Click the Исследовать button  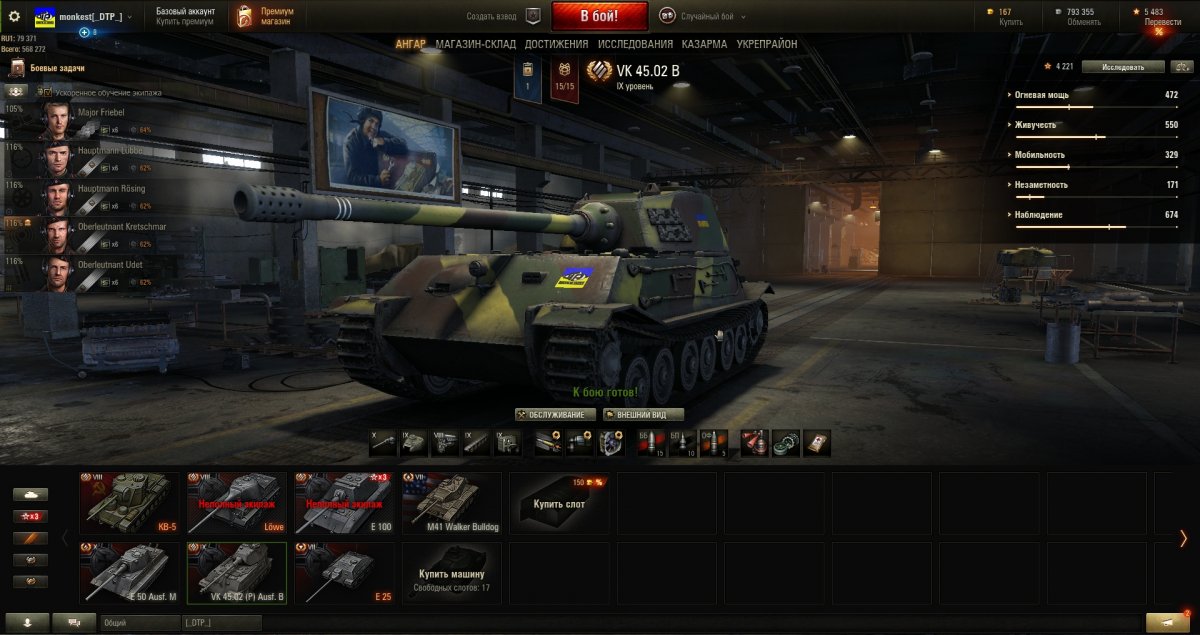[1125, 67]
